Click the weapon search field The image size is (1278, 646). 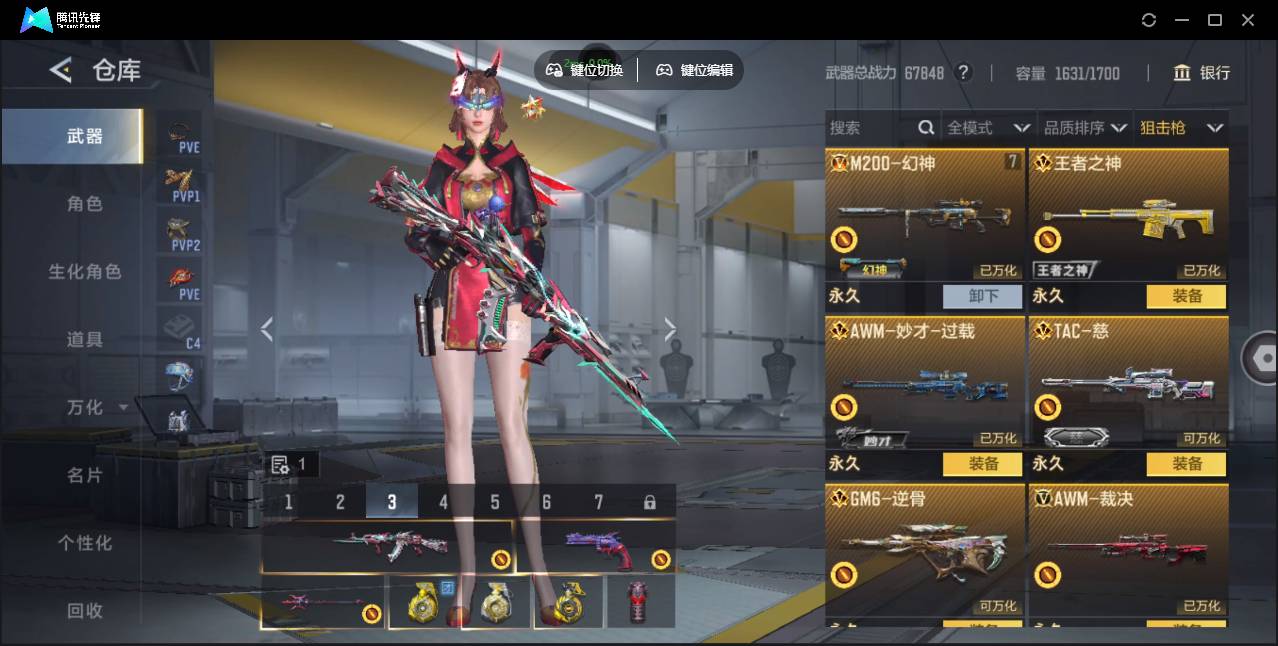tap(870, 128)
